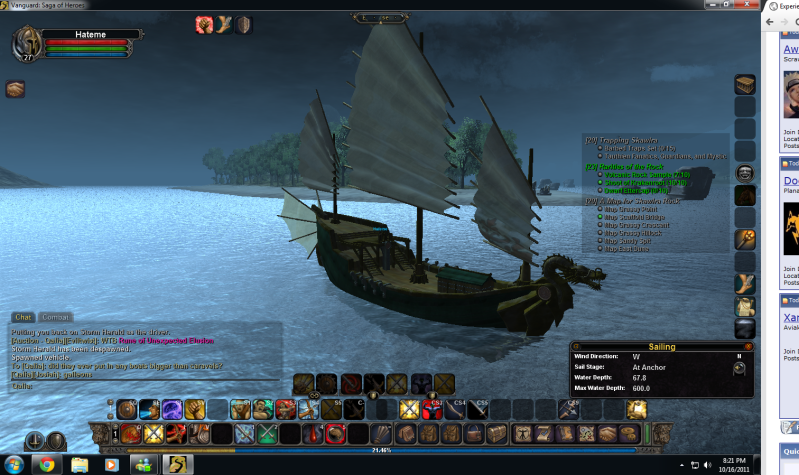Select the Chat tab
The image size is (799, 475).
[24, 316]
